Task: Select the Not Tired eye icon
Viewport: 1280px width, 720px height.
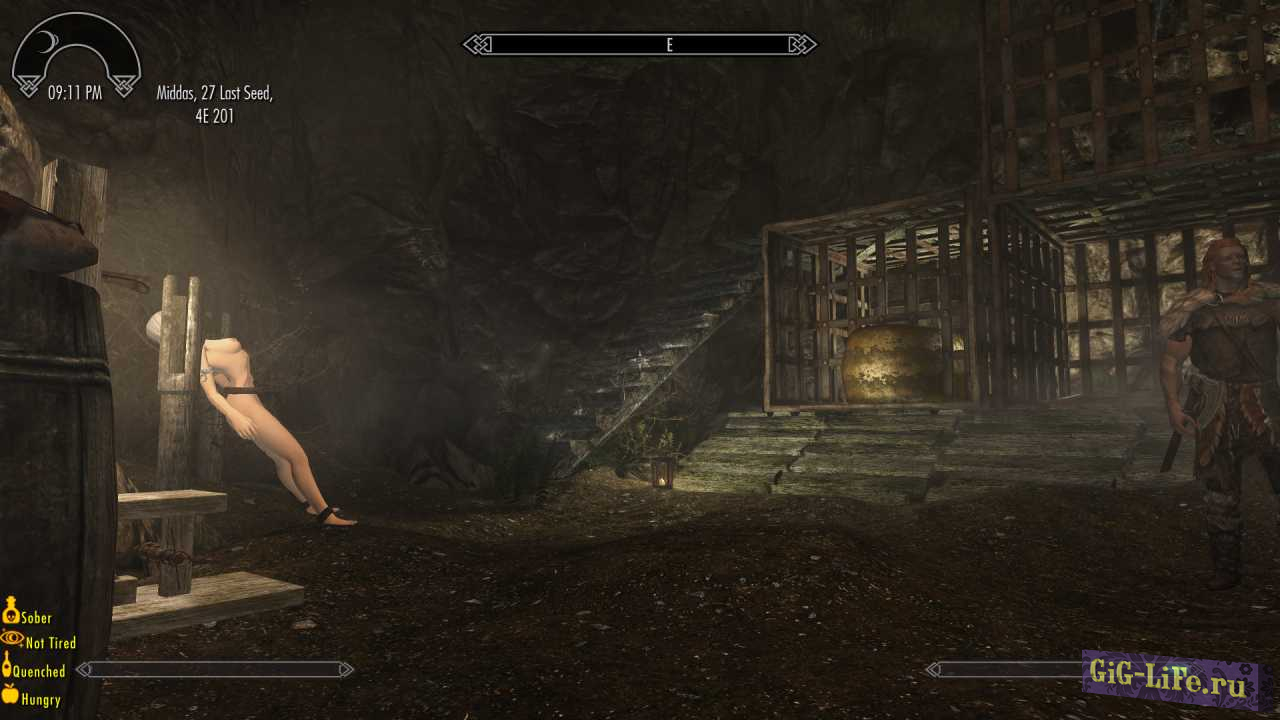Action: 12,638
